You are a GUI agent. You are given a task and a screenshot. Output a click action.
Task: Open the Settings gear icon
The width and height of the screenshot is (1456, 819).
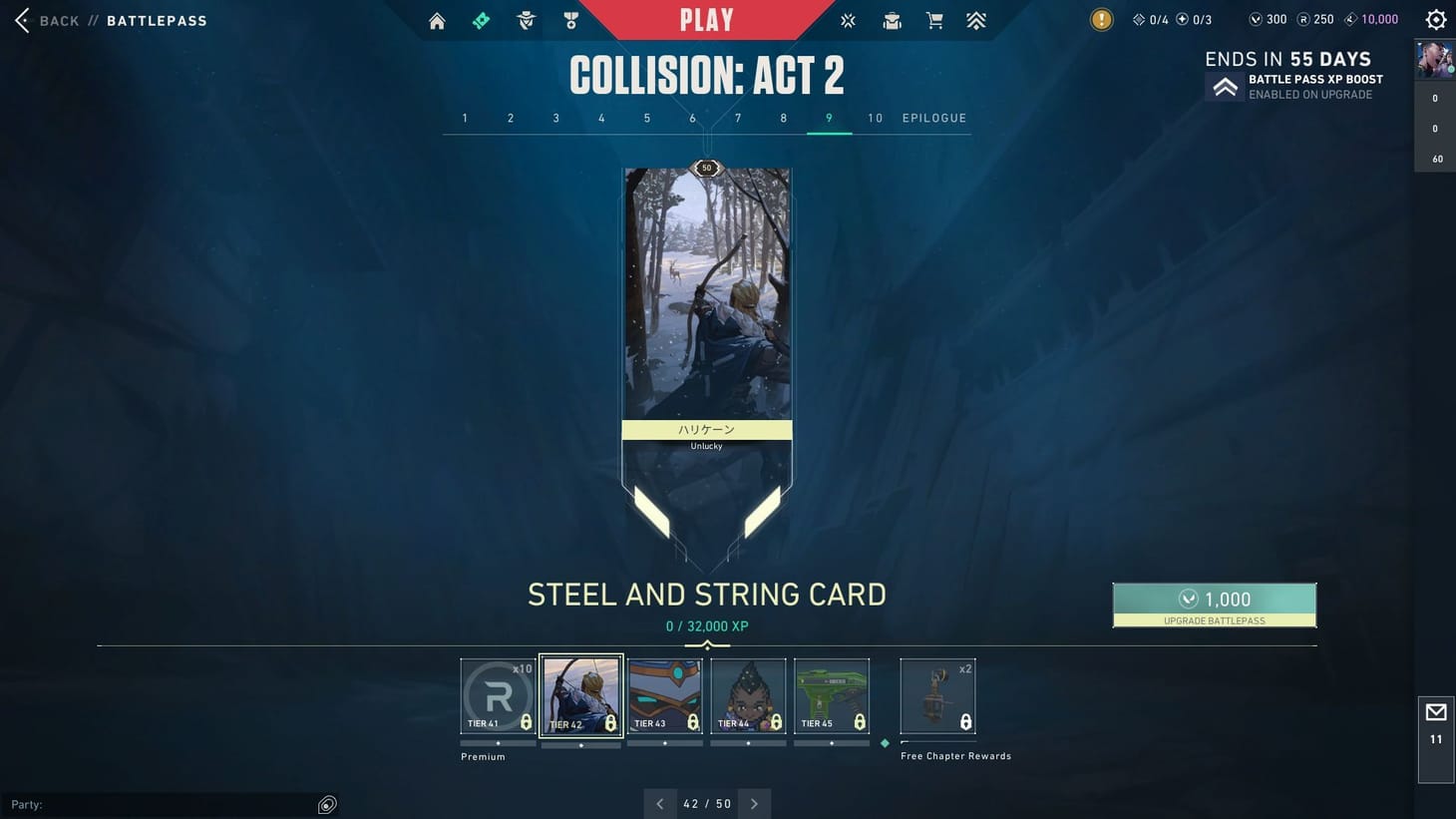pos(1435,19)
